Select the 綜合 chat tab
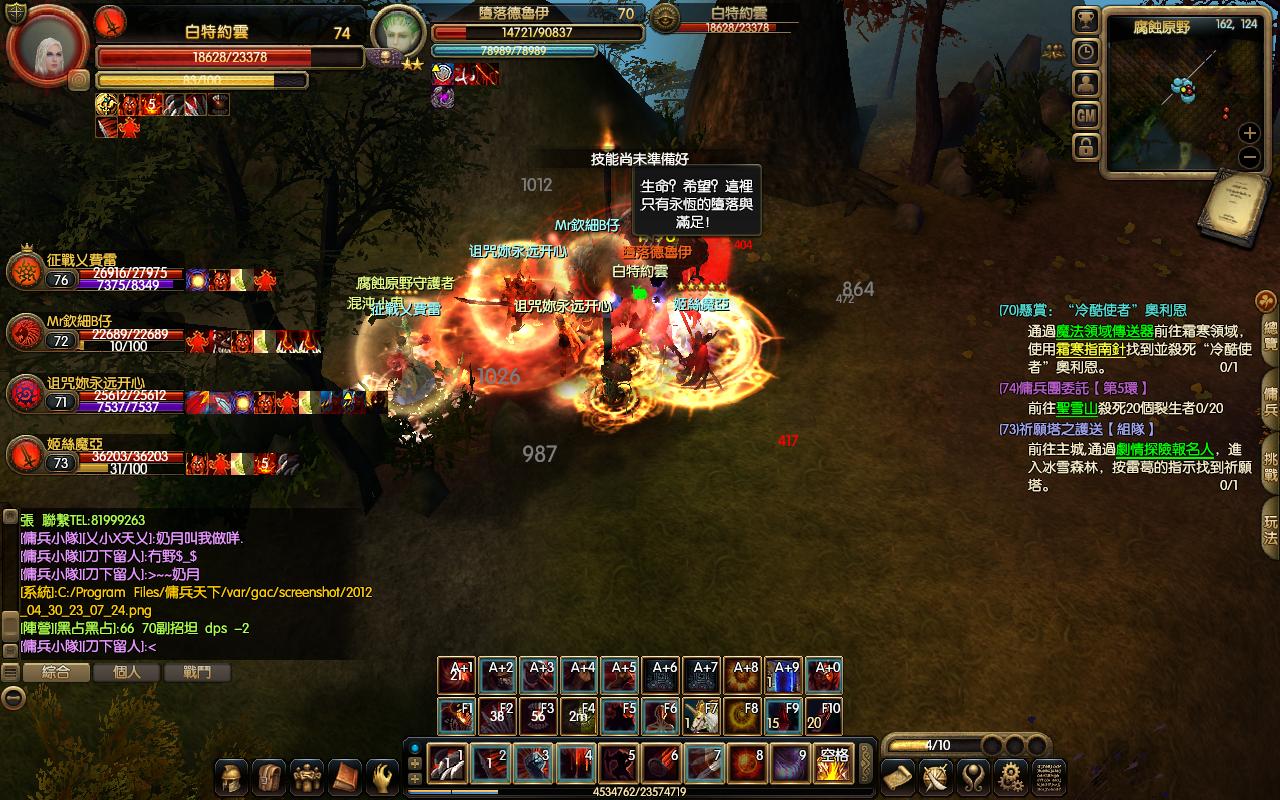The image size is (1280, 800). point(56,672)
